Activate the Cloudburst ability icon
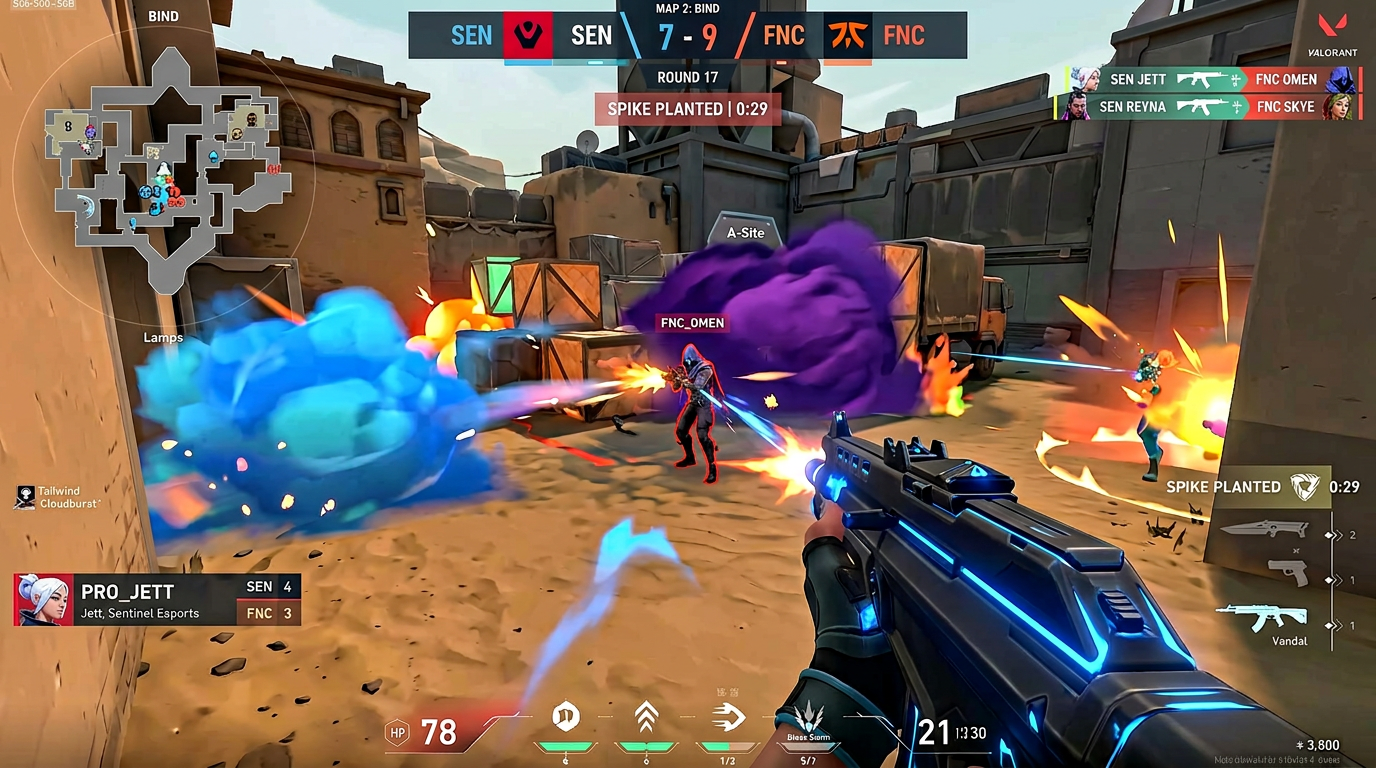This screenshot has width=1376, height=768. [x=567, y=717]
